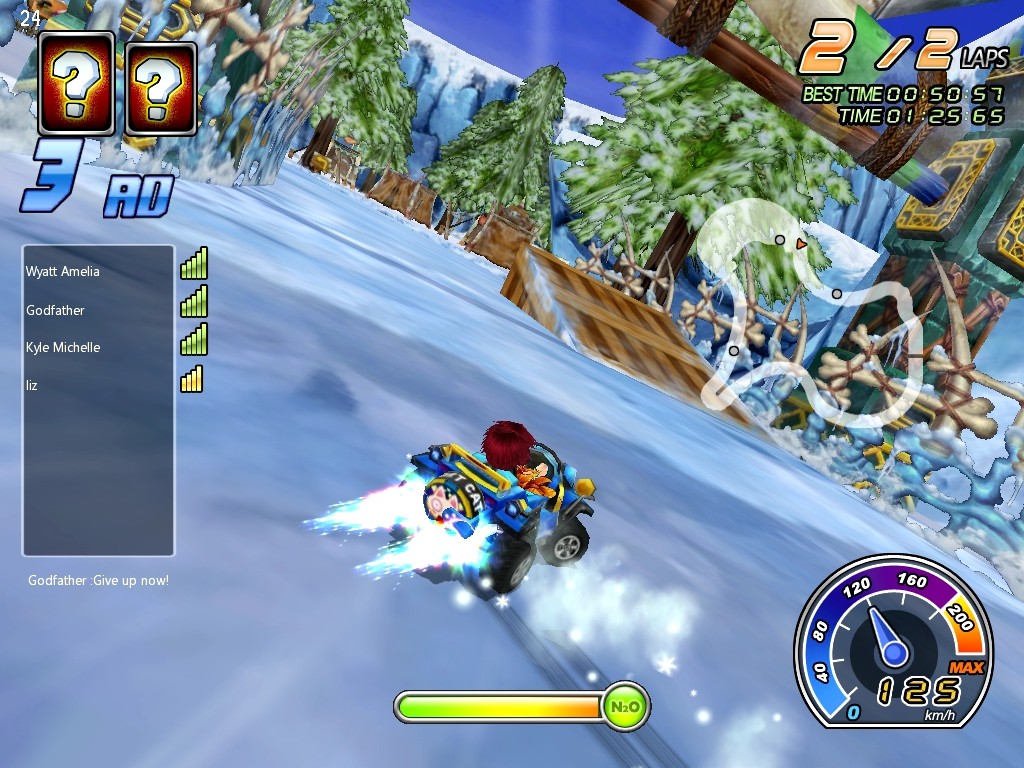Viewport: 1024px width, 768px height.
Task: Click Godfather's "Give up now!" chat message
Action: click(x=98, y=580)
